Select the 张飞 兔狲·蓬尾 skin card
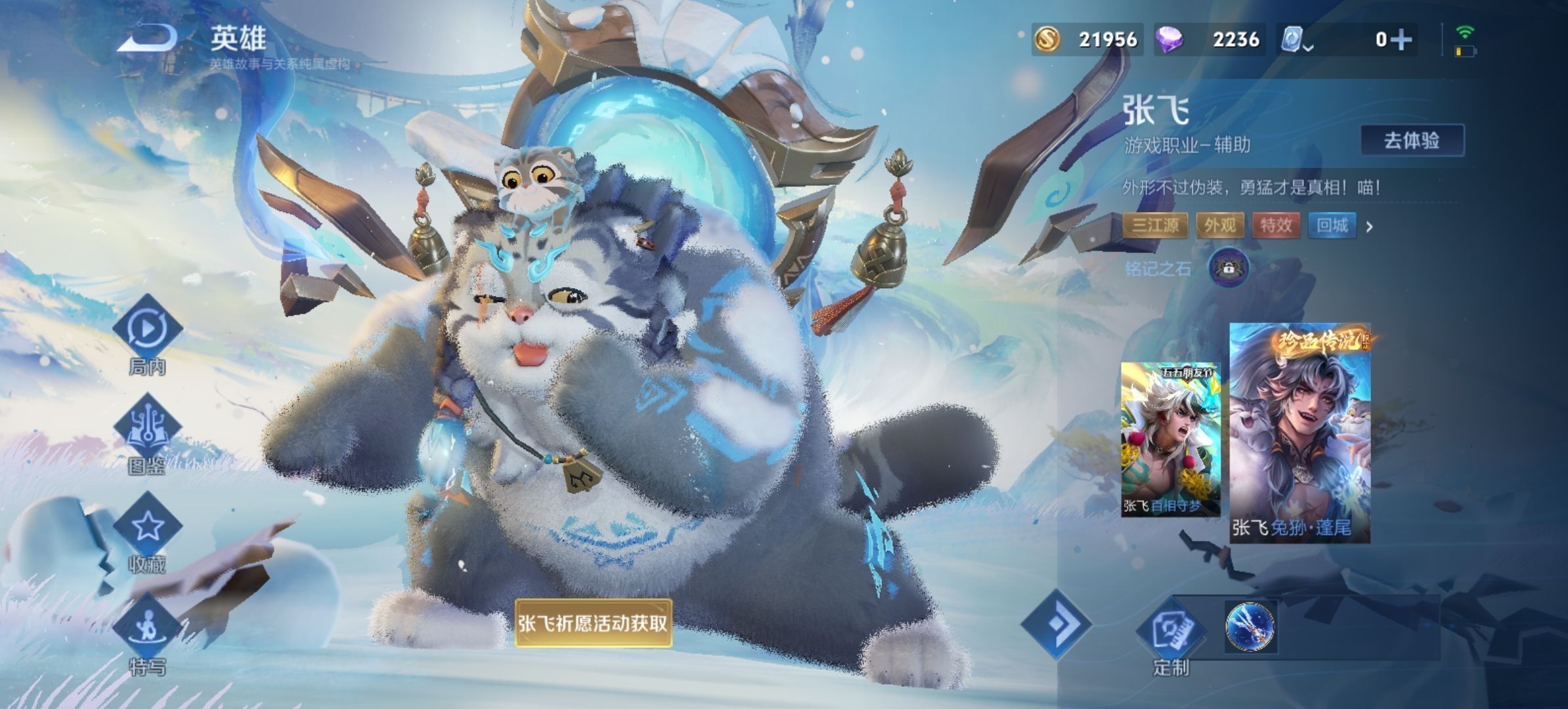The height and width of the screenshot is (709, 1568). (1299, 433)
